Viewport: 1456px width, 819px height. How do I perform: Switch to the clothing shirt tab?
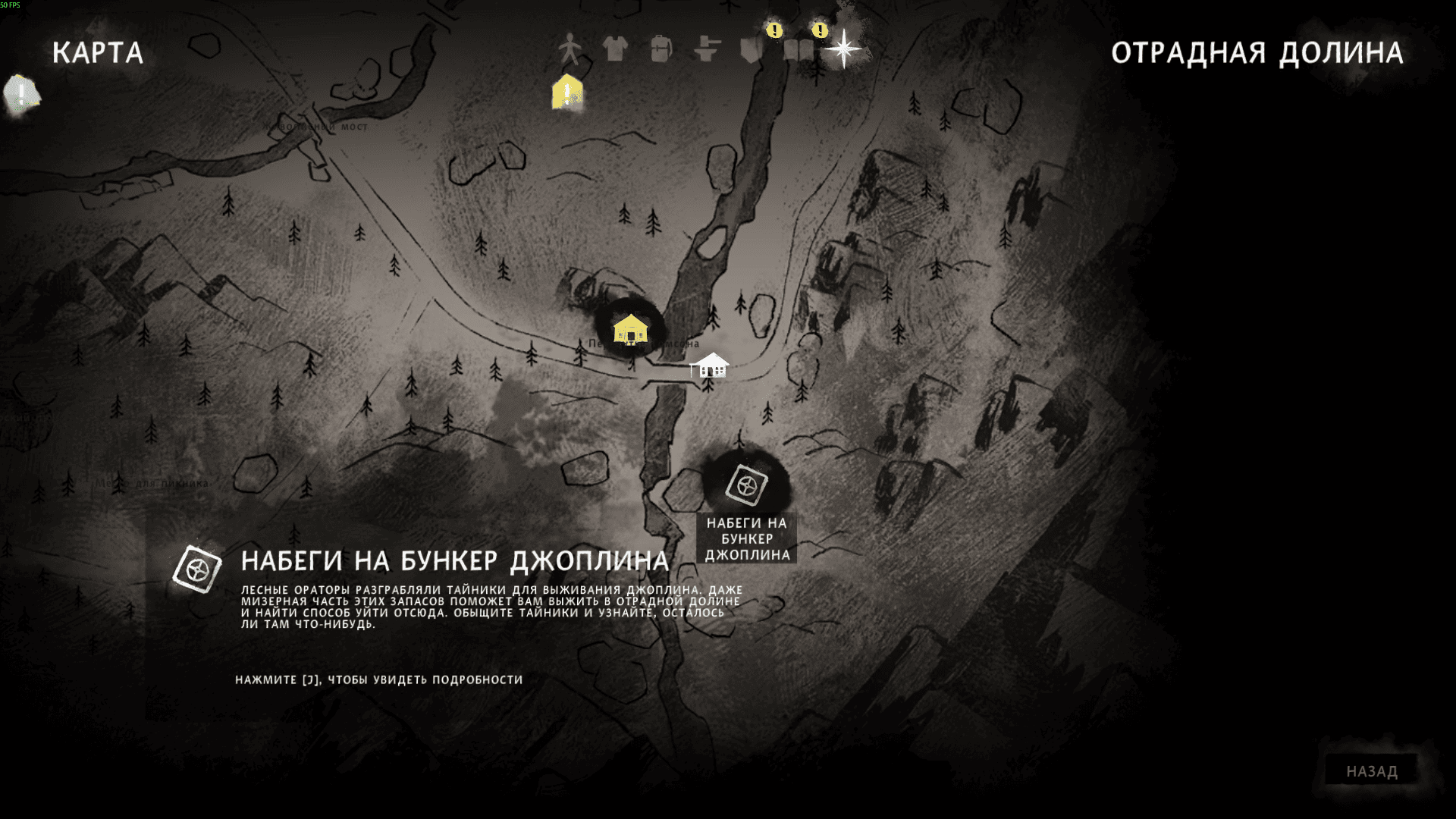tap(615, 49)
